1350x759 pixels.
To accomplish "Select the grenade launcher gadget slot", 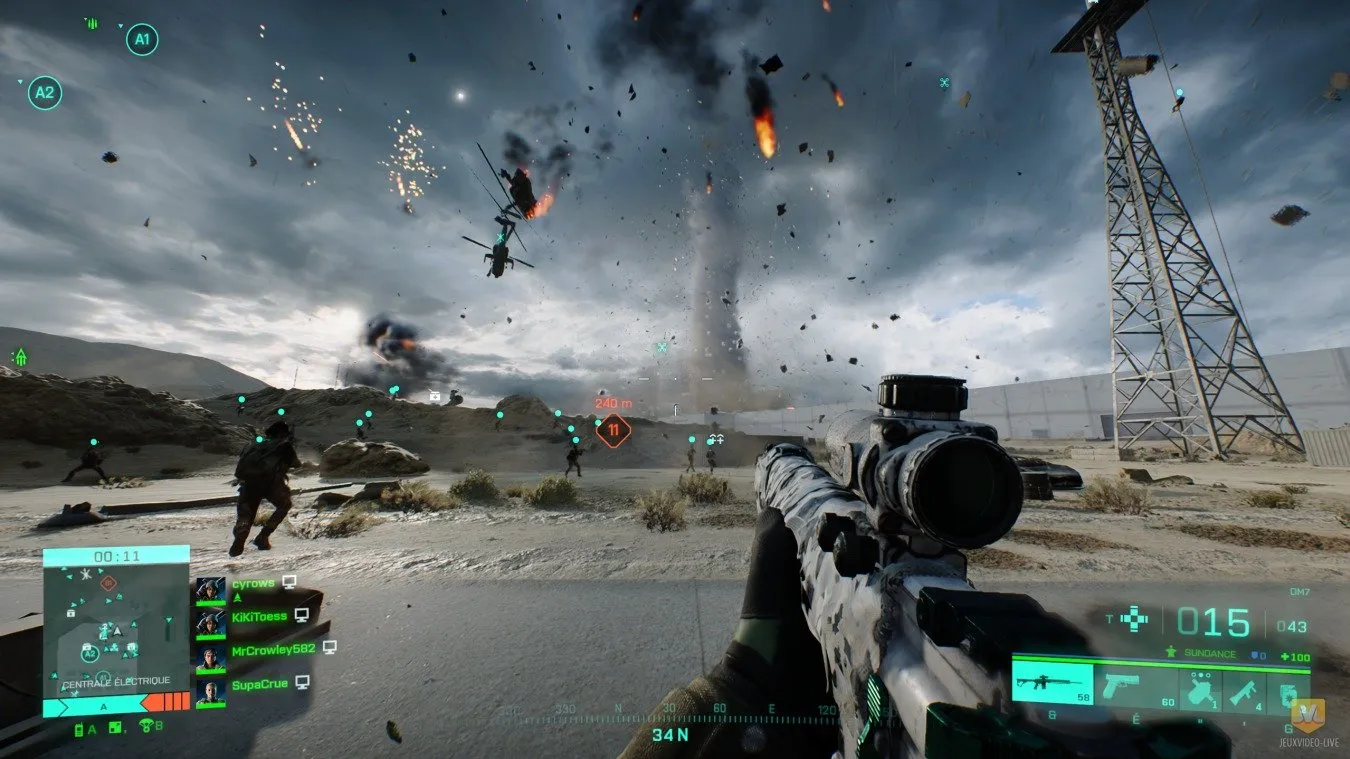I will coord(1200,688).
